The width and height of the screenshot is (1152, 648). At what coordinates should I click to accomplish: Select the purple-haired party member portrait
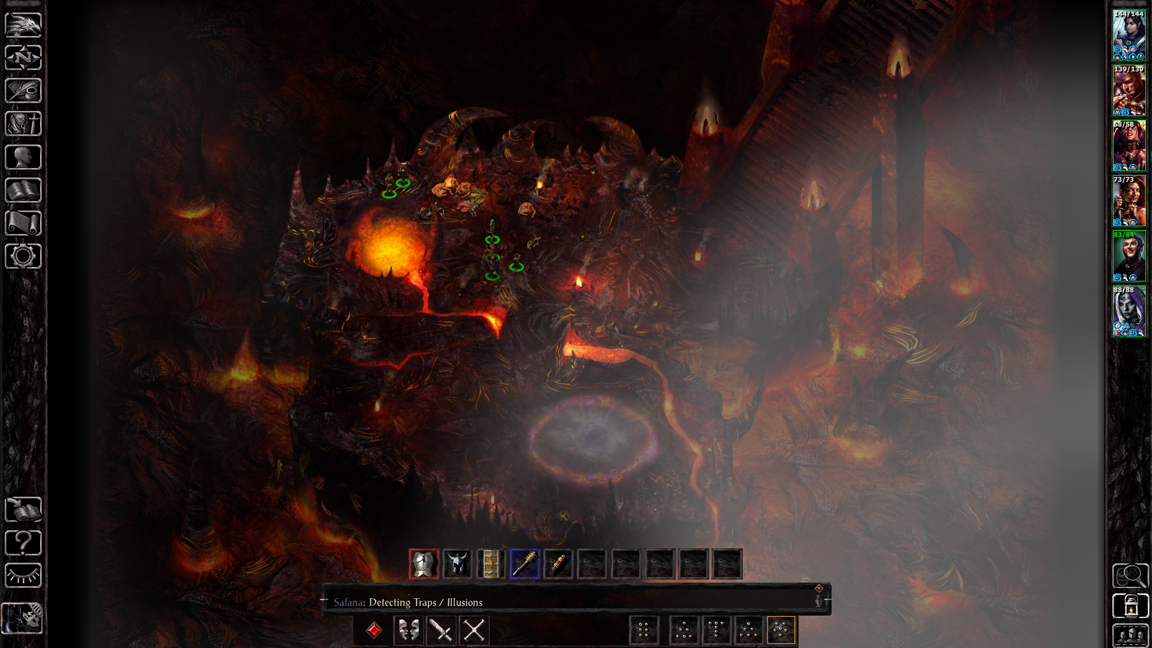click(x=1129, y=311)
